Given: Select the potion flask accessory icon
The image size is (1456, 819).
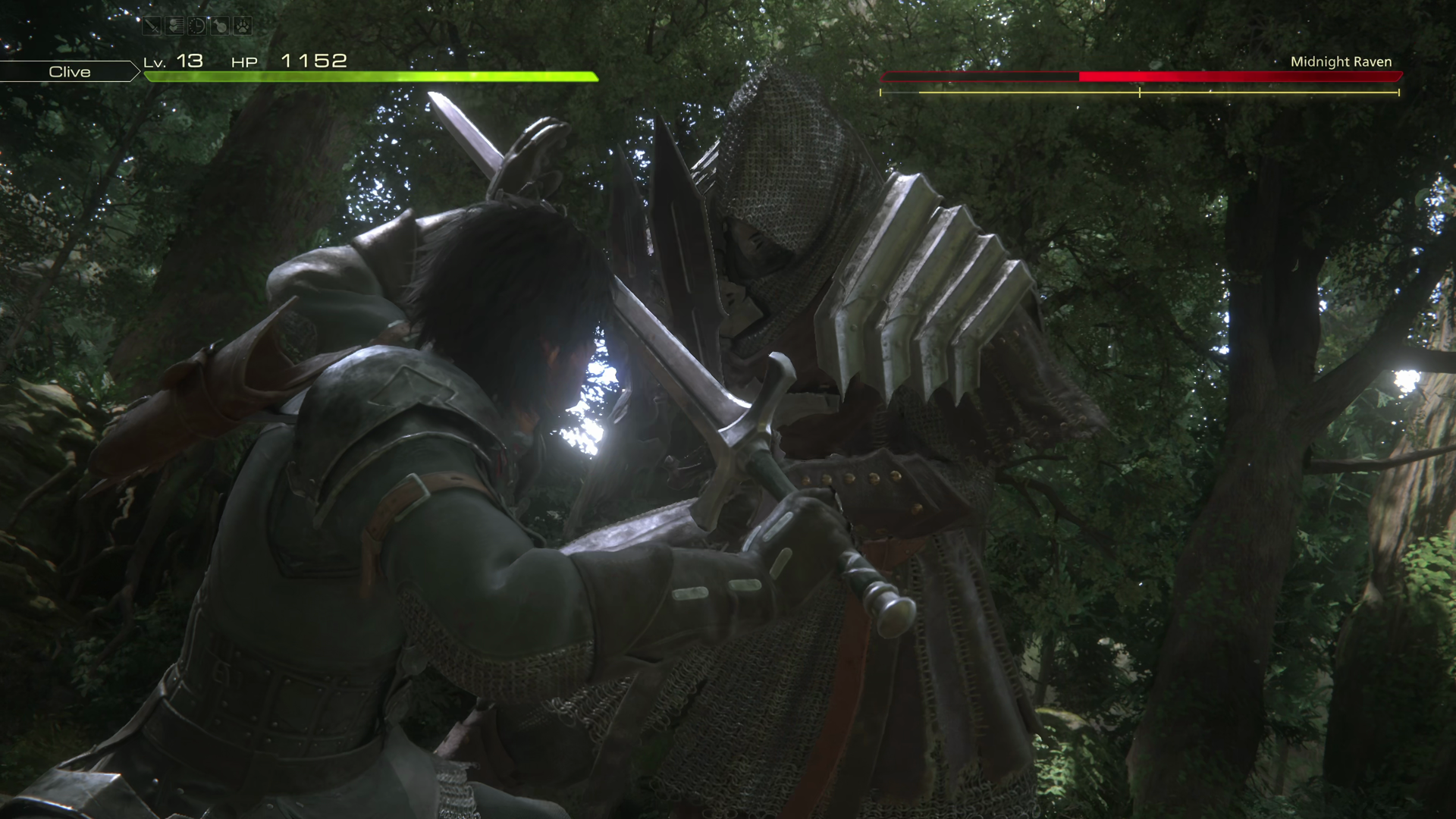Looking at the screenshot, I should pos(220,27).
